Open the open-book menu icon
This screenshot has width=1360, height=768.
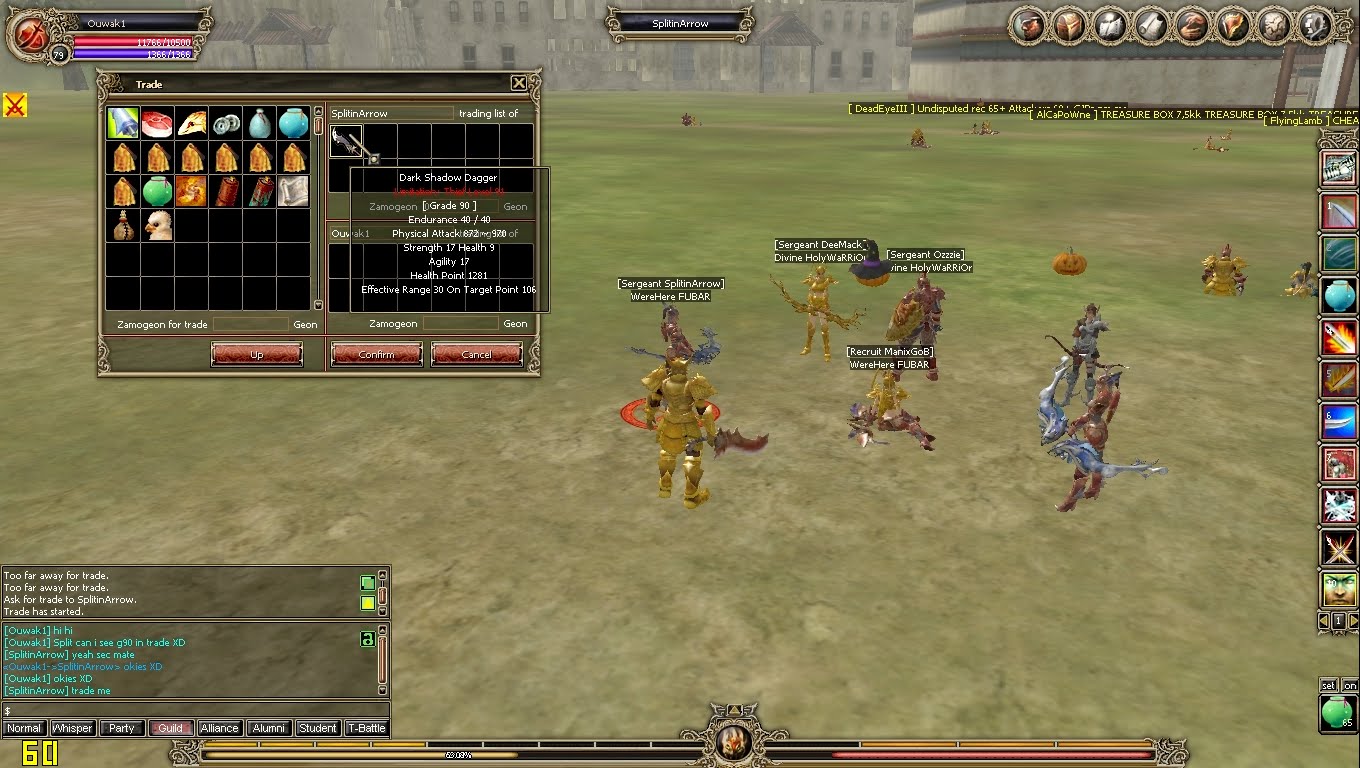pos(1111,25)
